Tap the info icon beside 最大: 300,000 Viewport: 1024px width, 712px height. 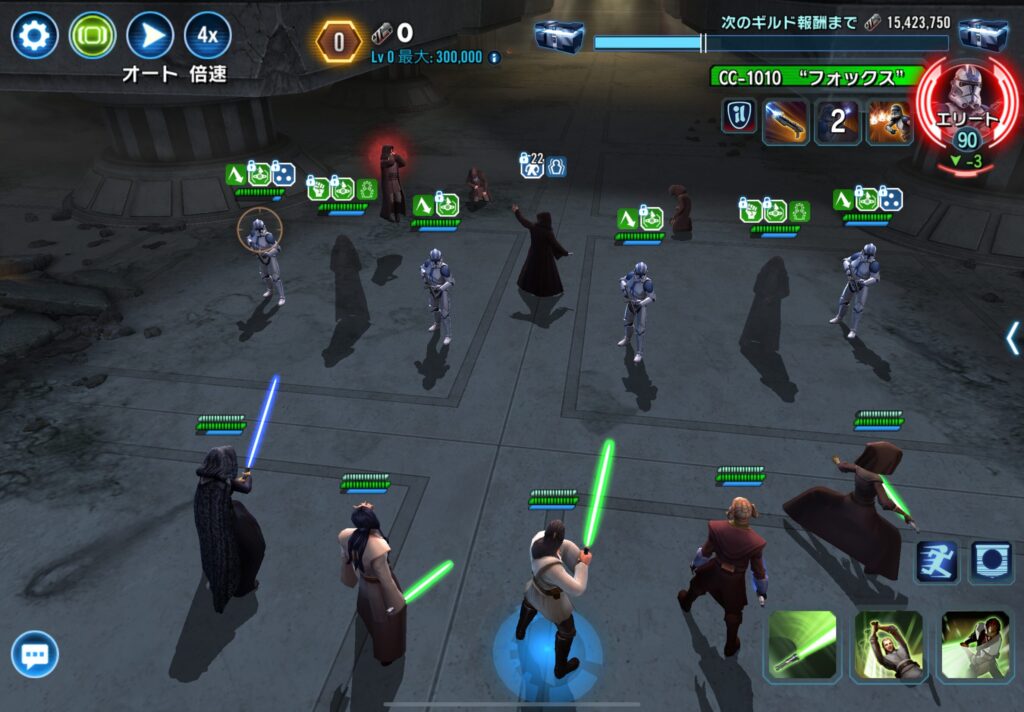(x=494, y=58)
